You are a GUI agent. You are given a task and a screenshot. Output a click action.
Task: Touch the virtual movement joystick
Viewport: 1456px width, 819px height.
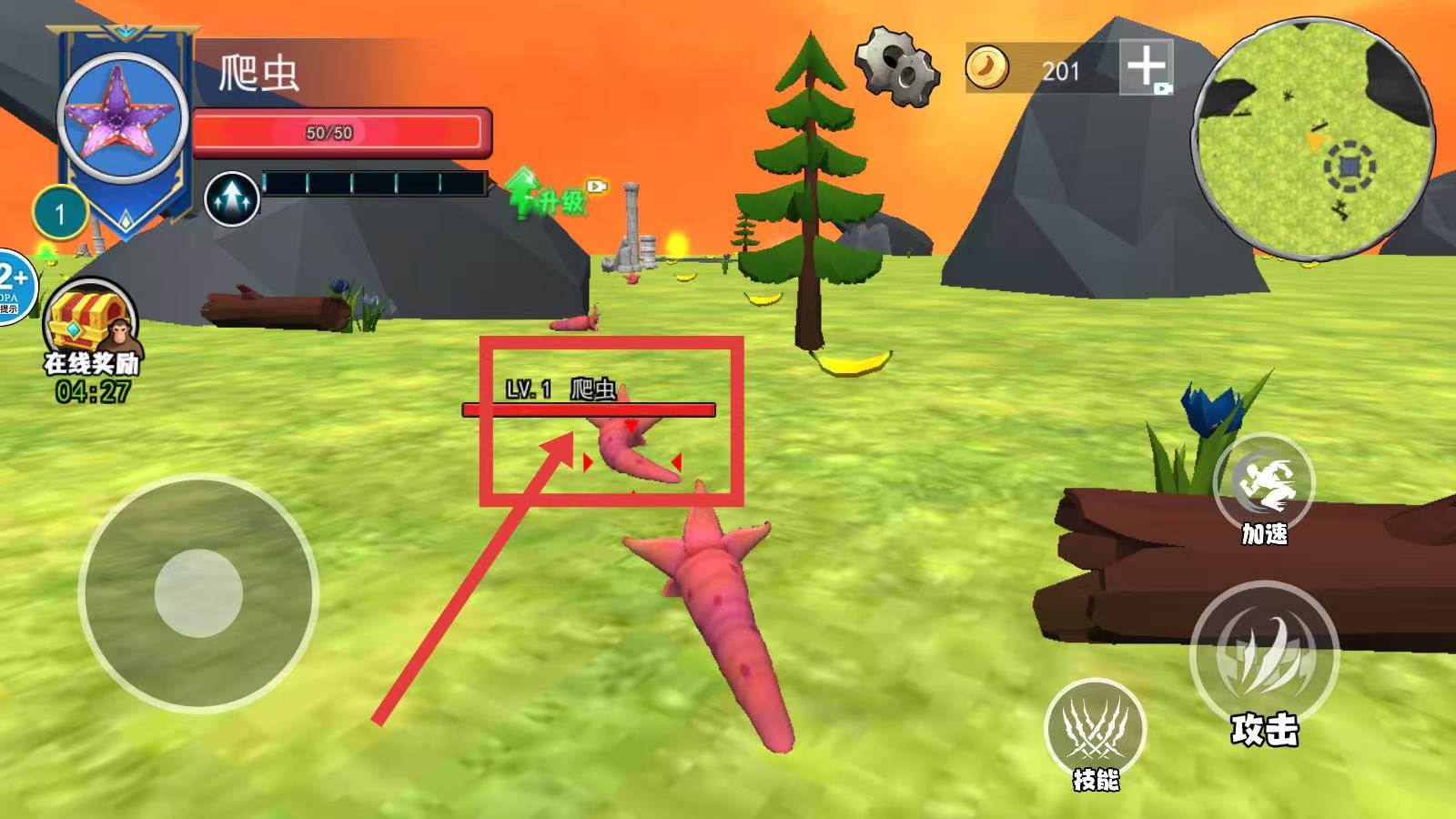click(198, 593)
